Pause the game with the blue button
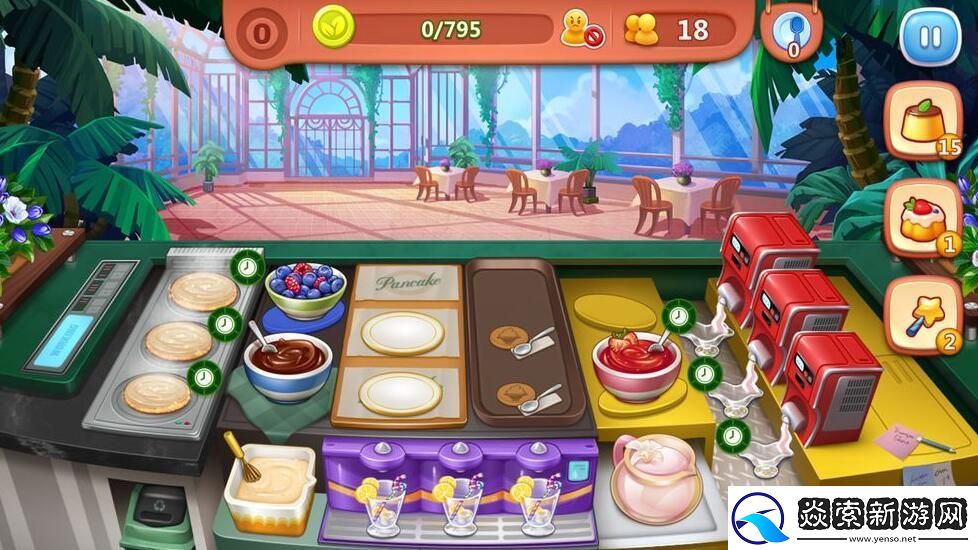This screenshot has height=550, width=978. [929, 37]
